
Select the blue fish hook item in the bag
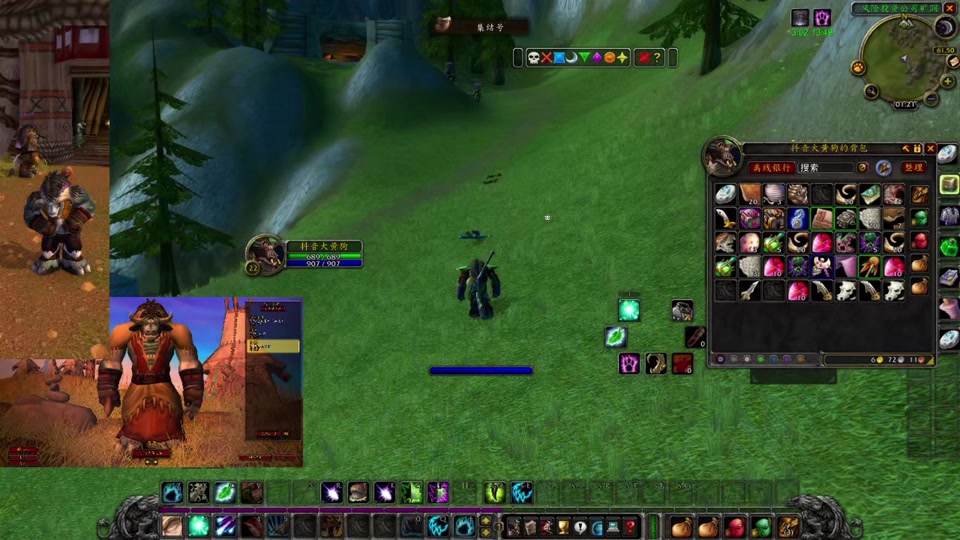pyautogui.click(x=797, y=218)
